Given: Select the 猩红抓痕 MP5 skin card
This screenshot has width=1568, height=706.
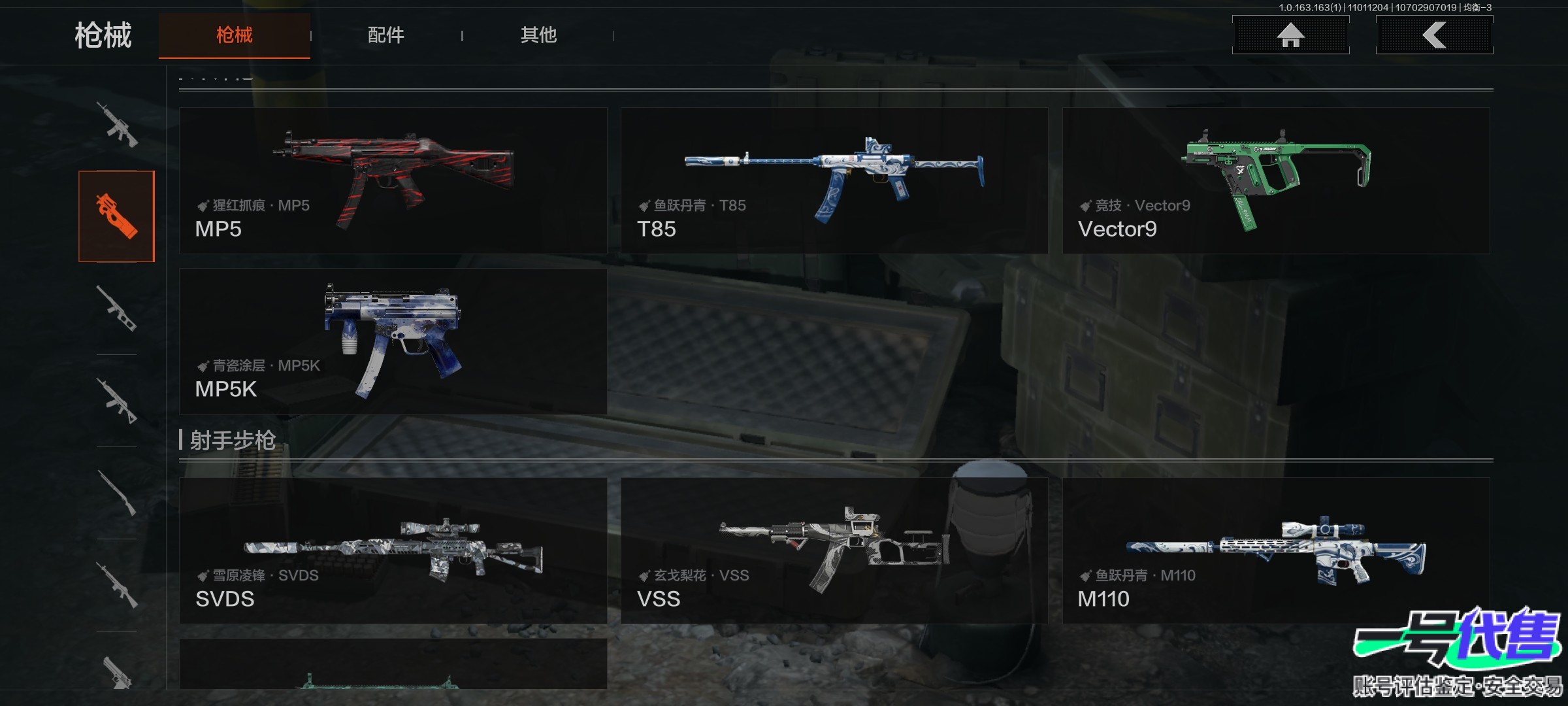Looking at the screenshot, I should pyautogui.click(x=393, y=181).
